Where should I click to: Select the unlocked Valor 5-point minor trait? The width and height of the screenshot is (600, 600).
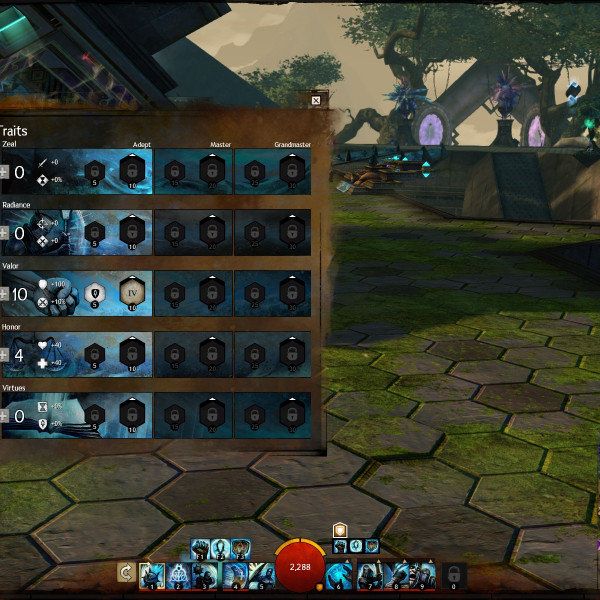pos(95,293)
